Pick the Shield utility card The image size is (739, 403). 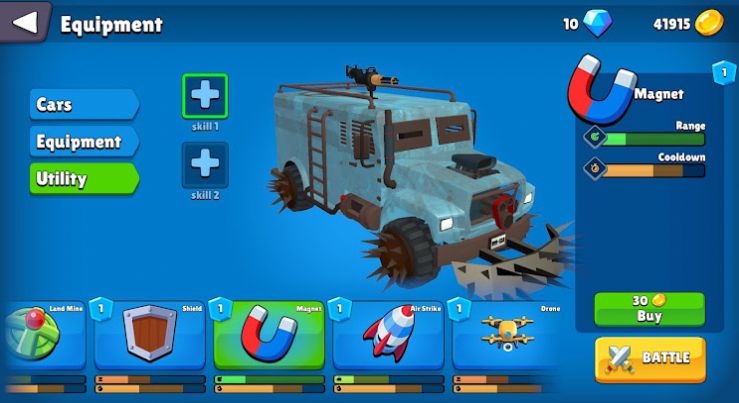[x=148, y=335]
